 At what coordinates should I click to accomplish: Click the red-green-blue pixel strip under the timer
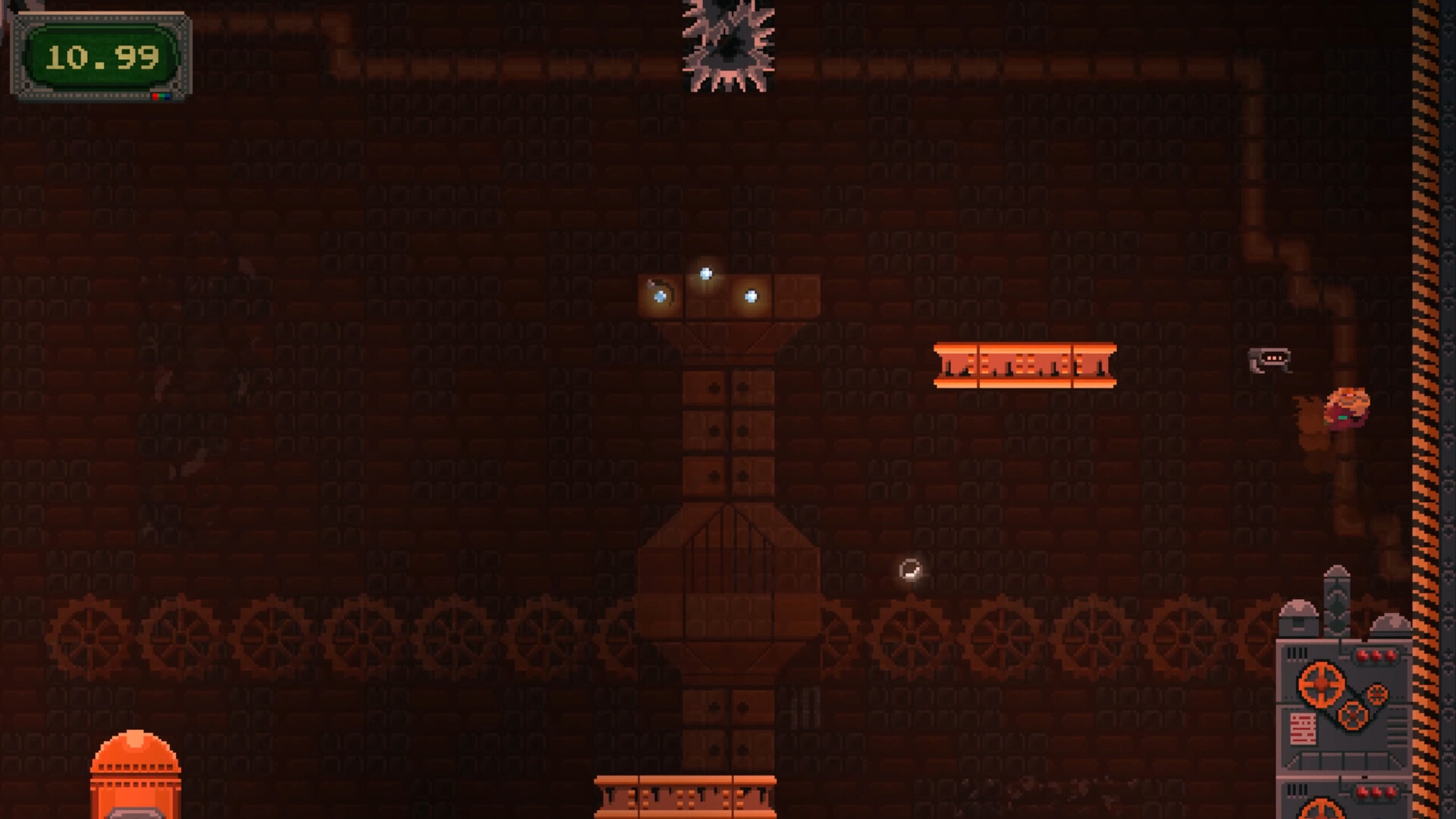tap(162, 98)
